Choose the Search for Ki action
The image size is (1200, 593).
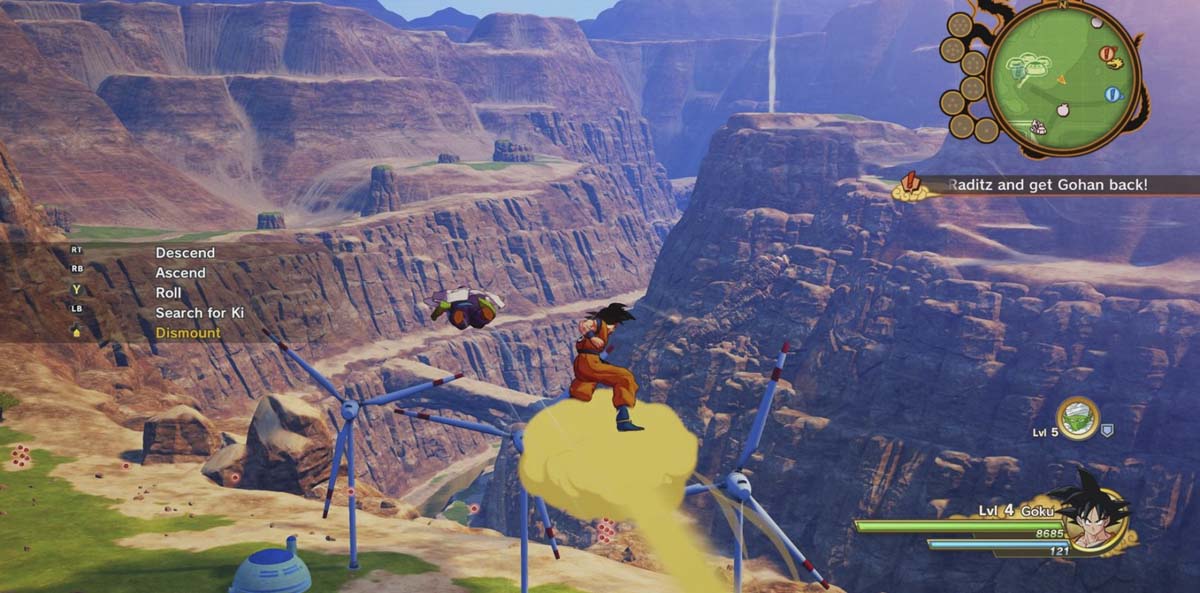[199, 312]
